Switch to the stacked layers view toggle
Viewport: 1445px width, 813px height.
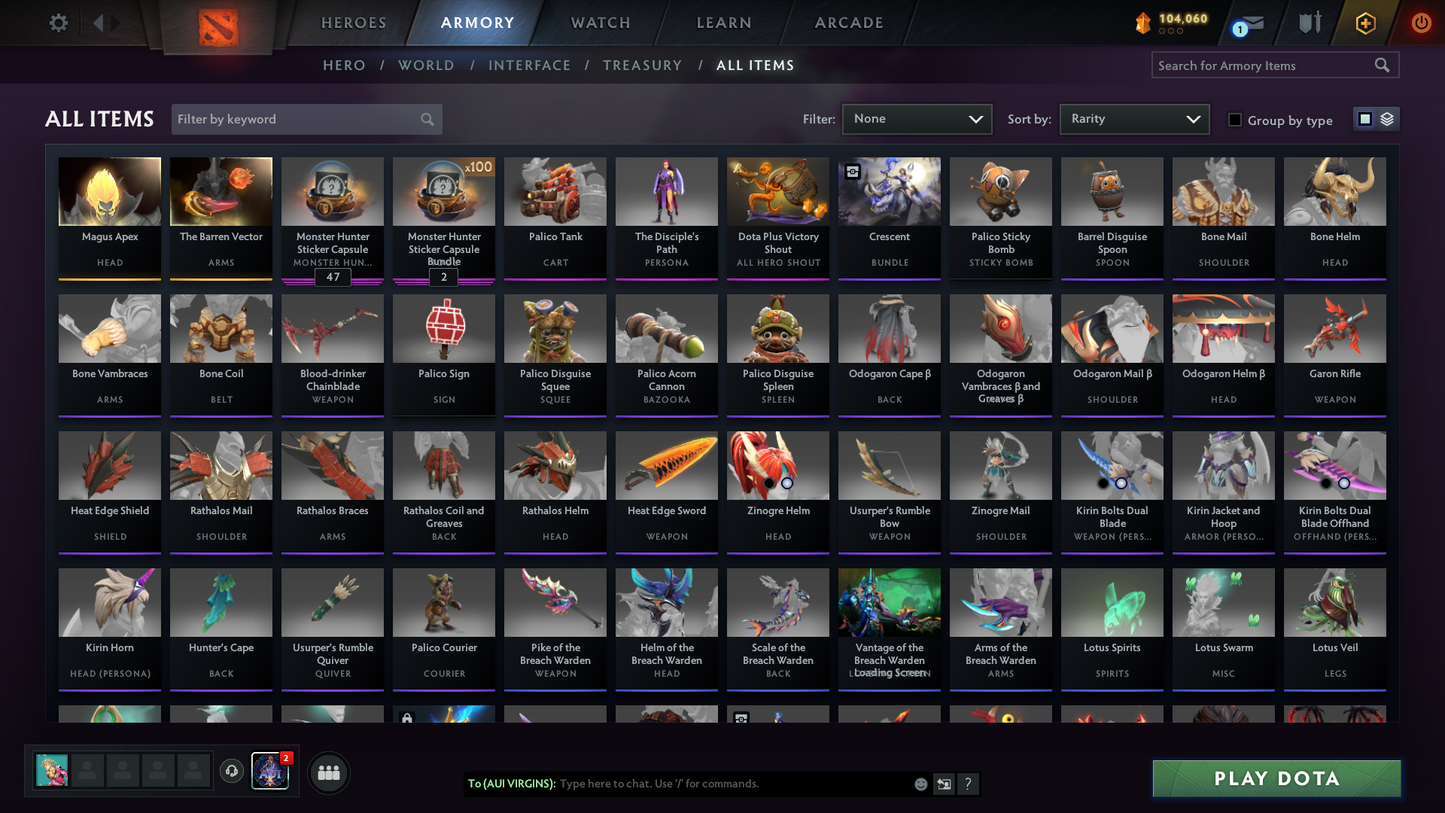pos(1387,118)
